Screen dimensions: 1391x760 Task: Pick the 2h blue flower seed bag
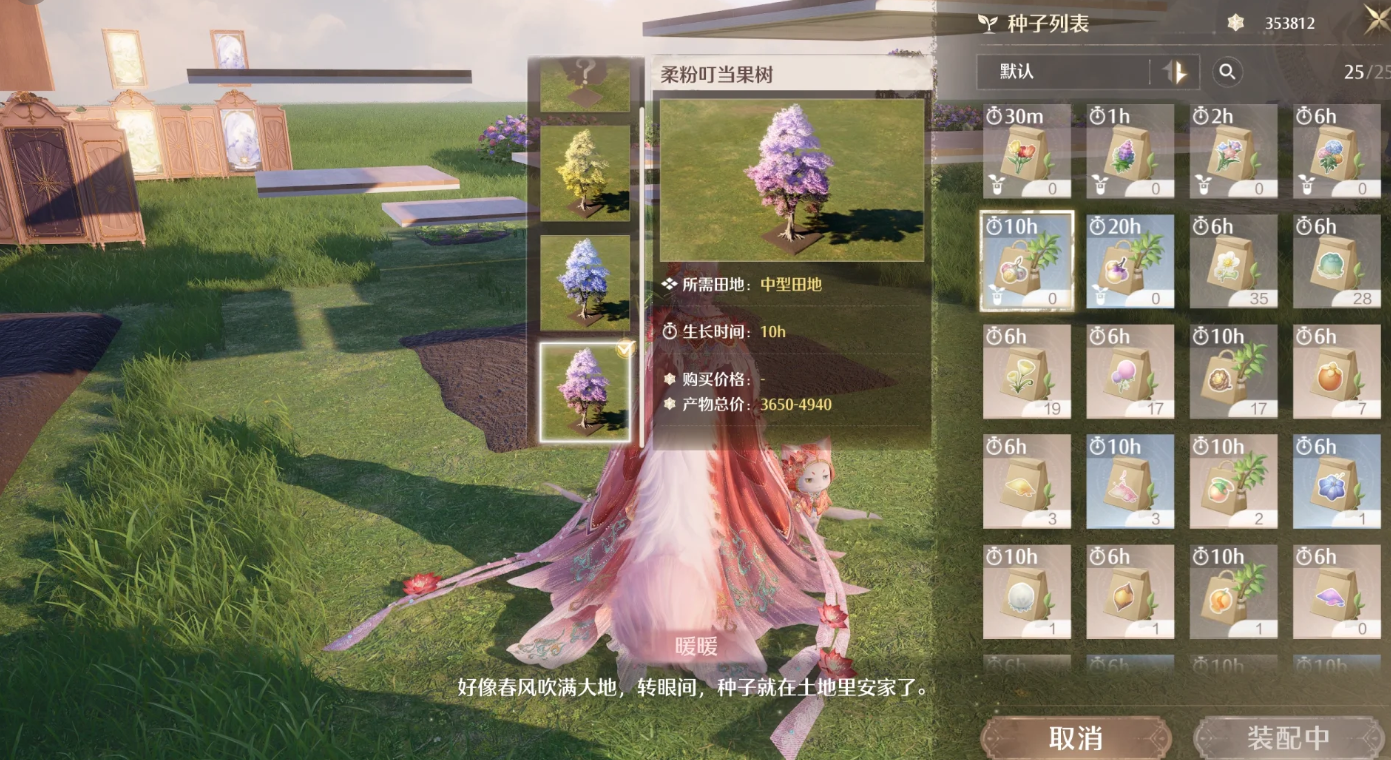[x=1233, y=152]
